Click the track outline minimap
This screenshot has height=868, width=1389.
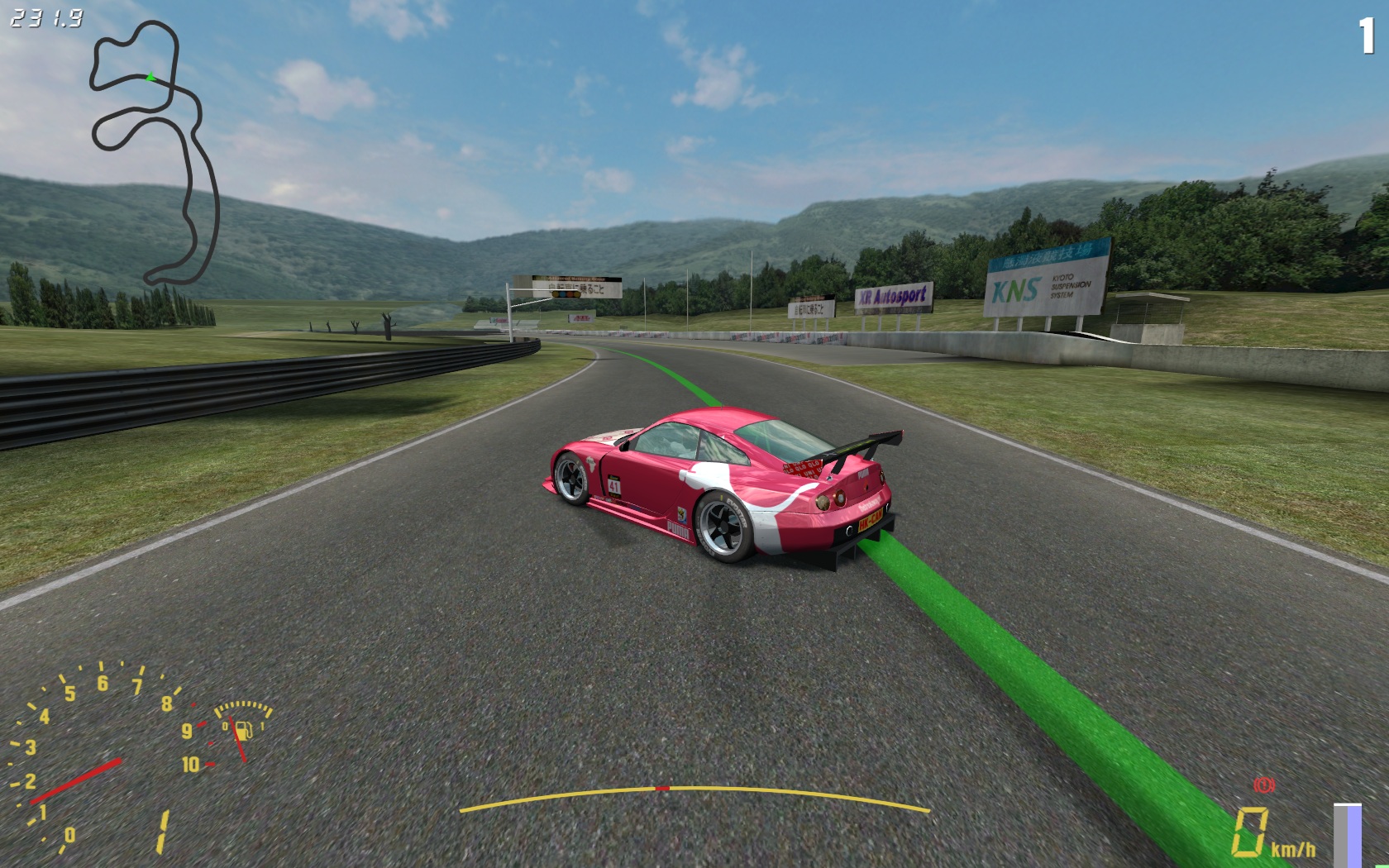click(x=155, y=153)
